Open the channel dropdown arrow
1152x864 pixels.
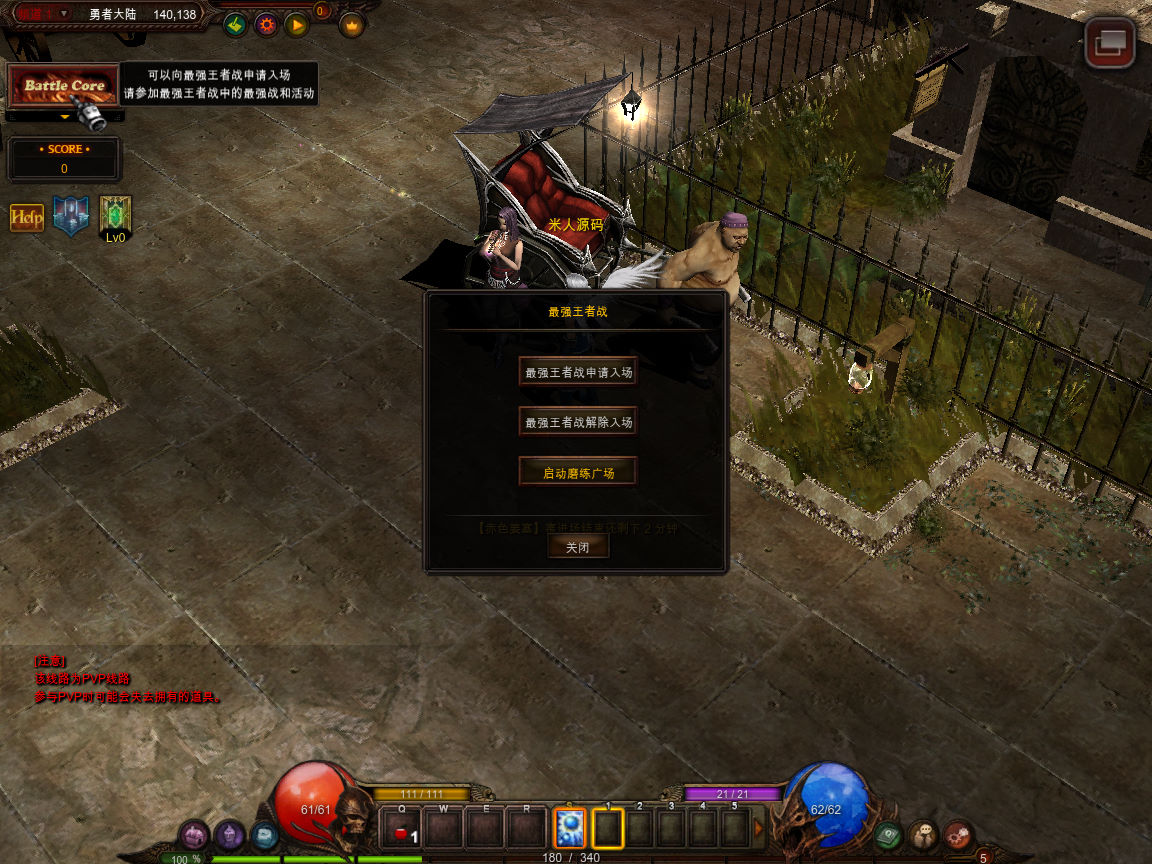click(x=64, y=13)
